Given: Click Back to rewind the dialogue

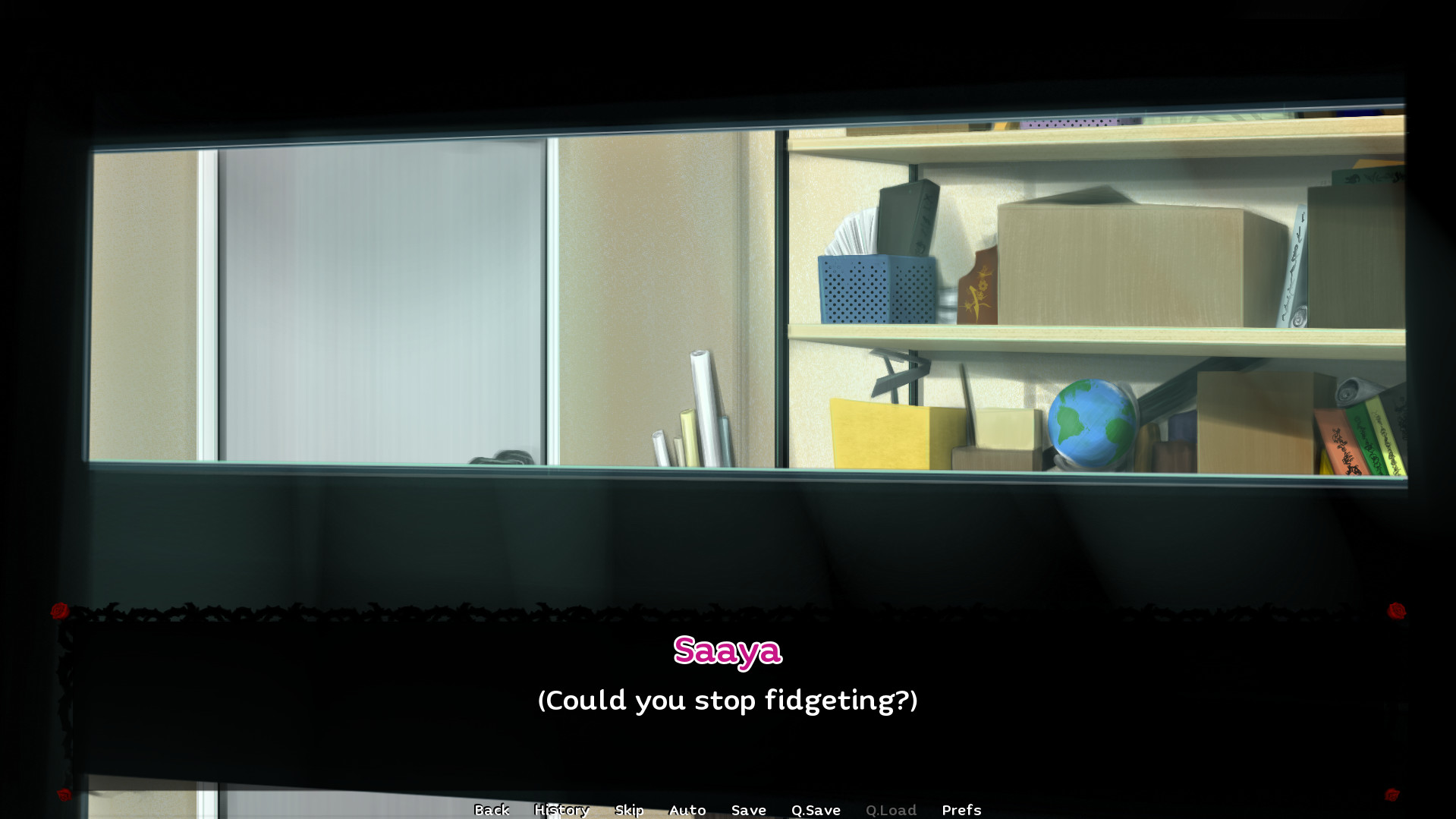Looking at the screenshot, I should tap(492, 810).
